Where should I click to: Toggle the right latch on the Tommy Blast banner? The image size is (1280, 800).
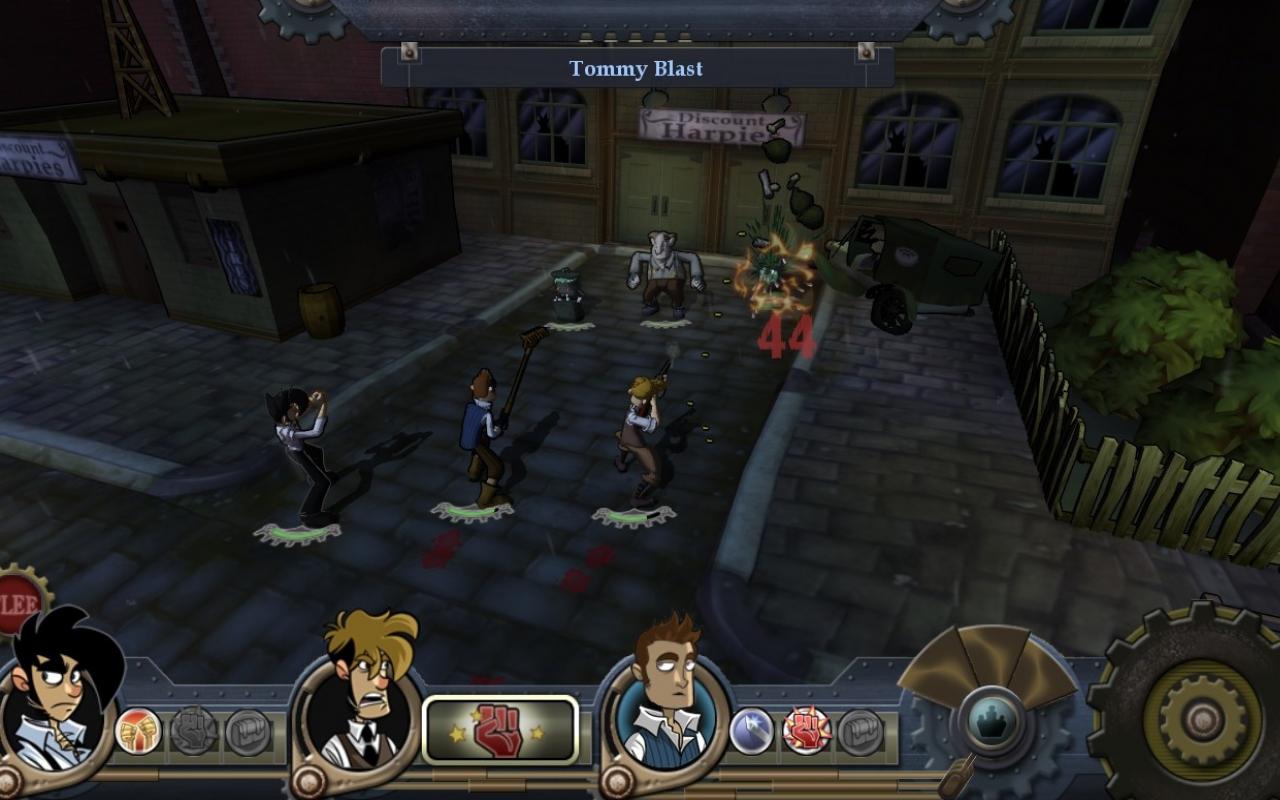[864, 50]
